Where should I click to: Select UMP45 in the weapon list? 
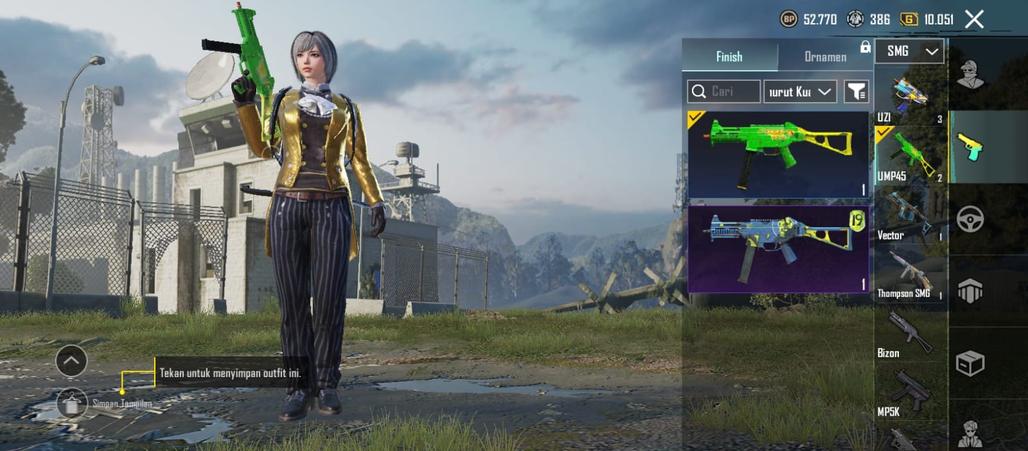[x=909, y=157]
